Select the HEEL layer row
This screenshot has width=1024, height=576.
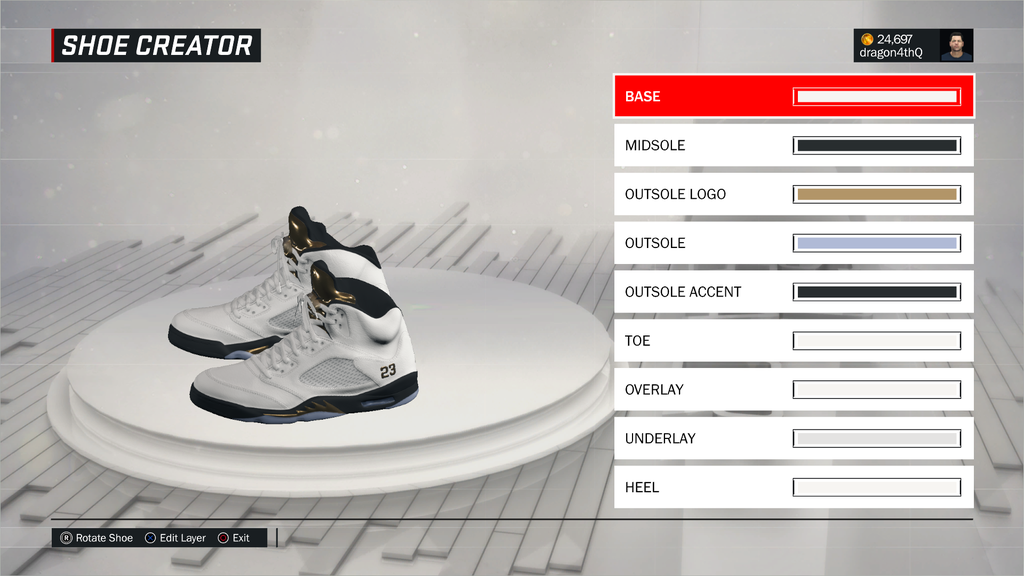tap(793, 487)
